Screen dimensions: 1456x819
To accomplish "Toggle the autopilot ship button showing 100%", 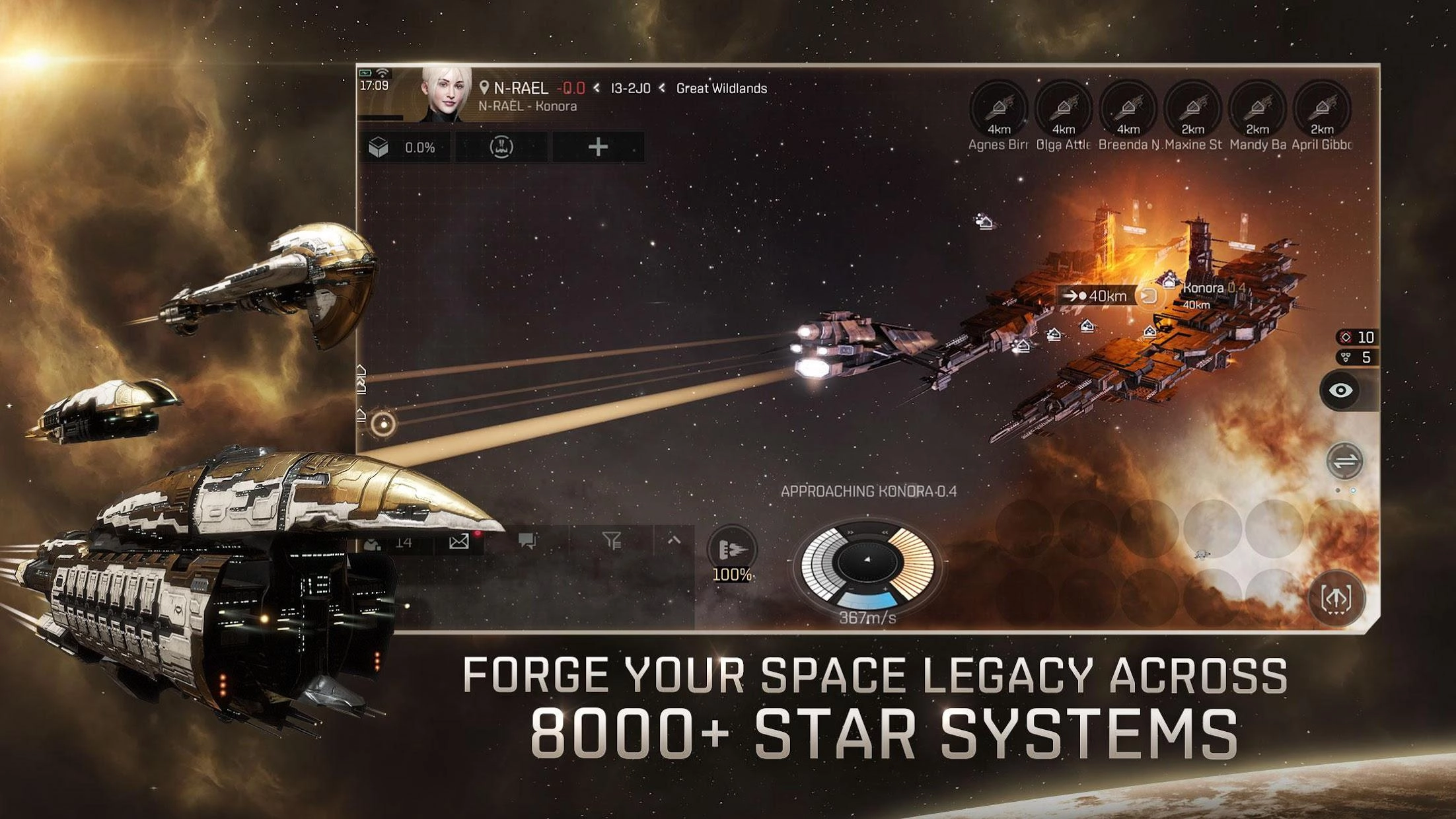I will 732,552.
